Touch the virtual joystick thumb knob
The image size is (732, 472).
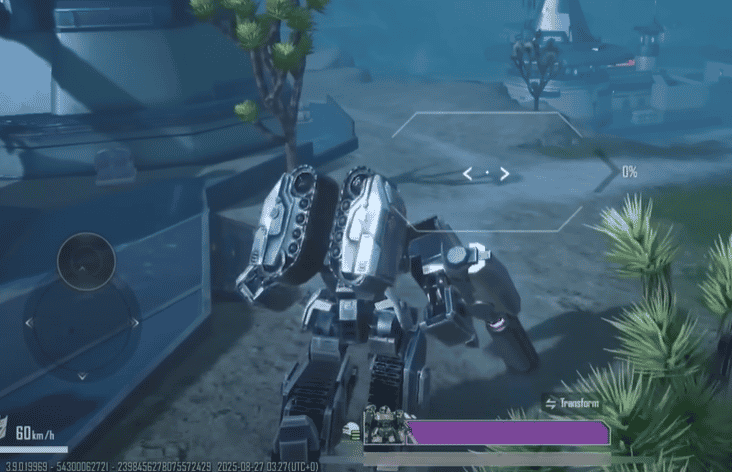pyautogui.click(x=86, y=262)
